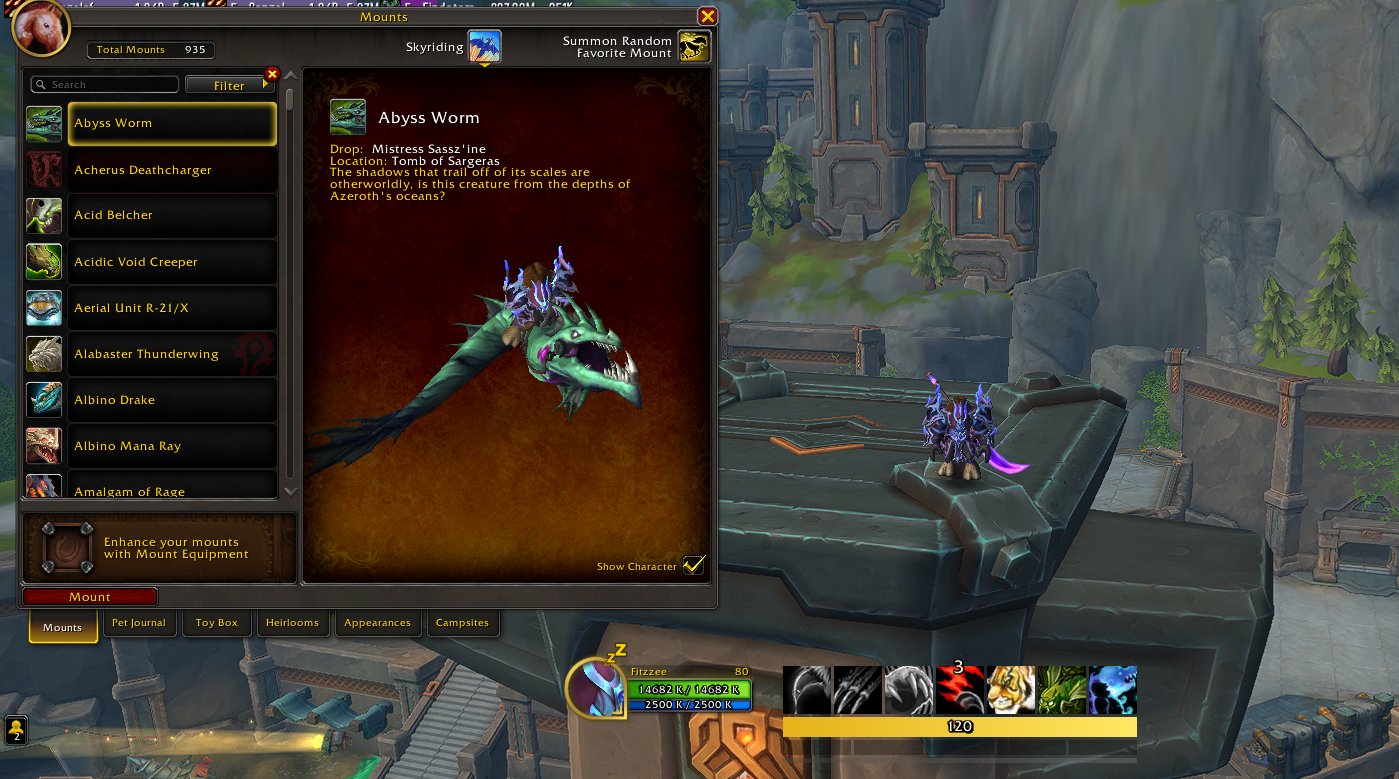
Task: Switch to the Heirlooms tab
Action: [292, 623]
